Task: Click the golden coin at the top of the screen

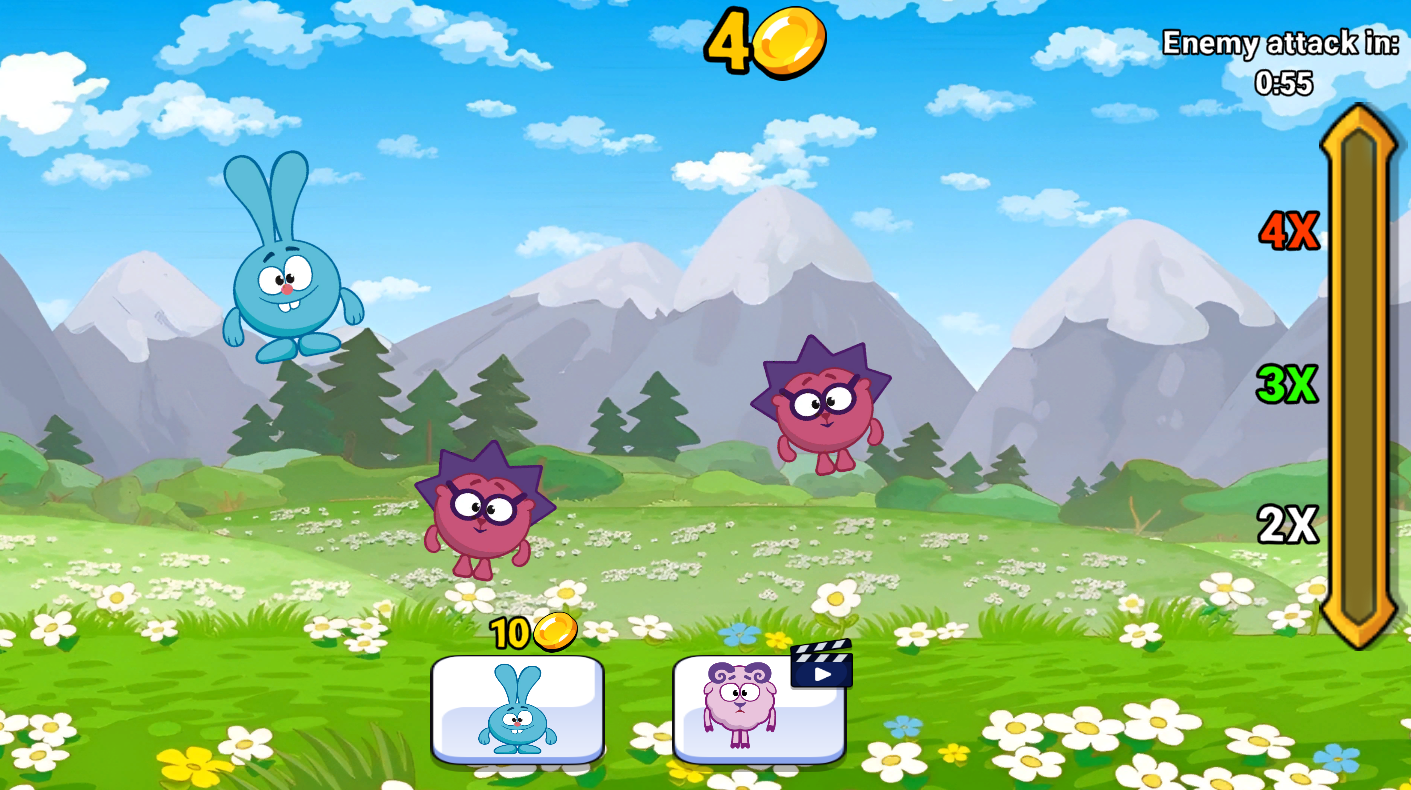Action: point(790,40)
